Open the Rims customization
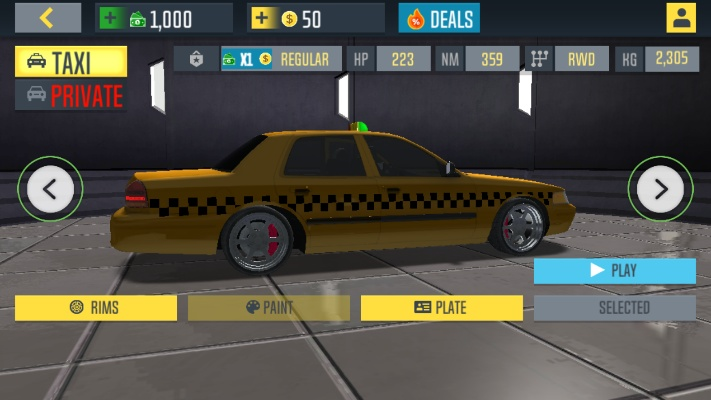Screen dimensions: 711x400 pos(96,308)
